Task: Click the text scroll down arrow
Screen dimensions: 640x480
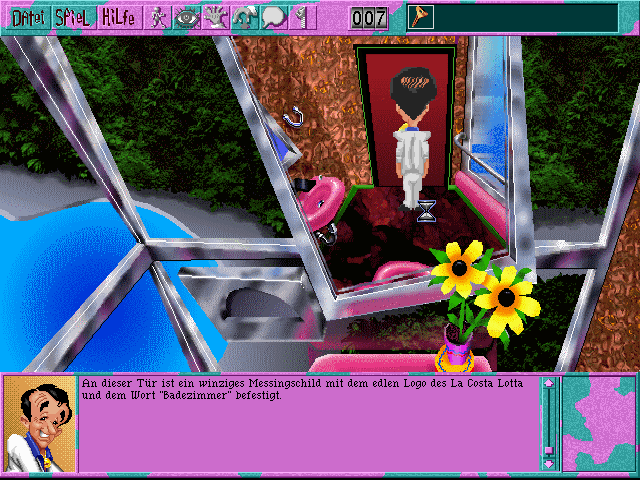Action: [x=548, y=463]
